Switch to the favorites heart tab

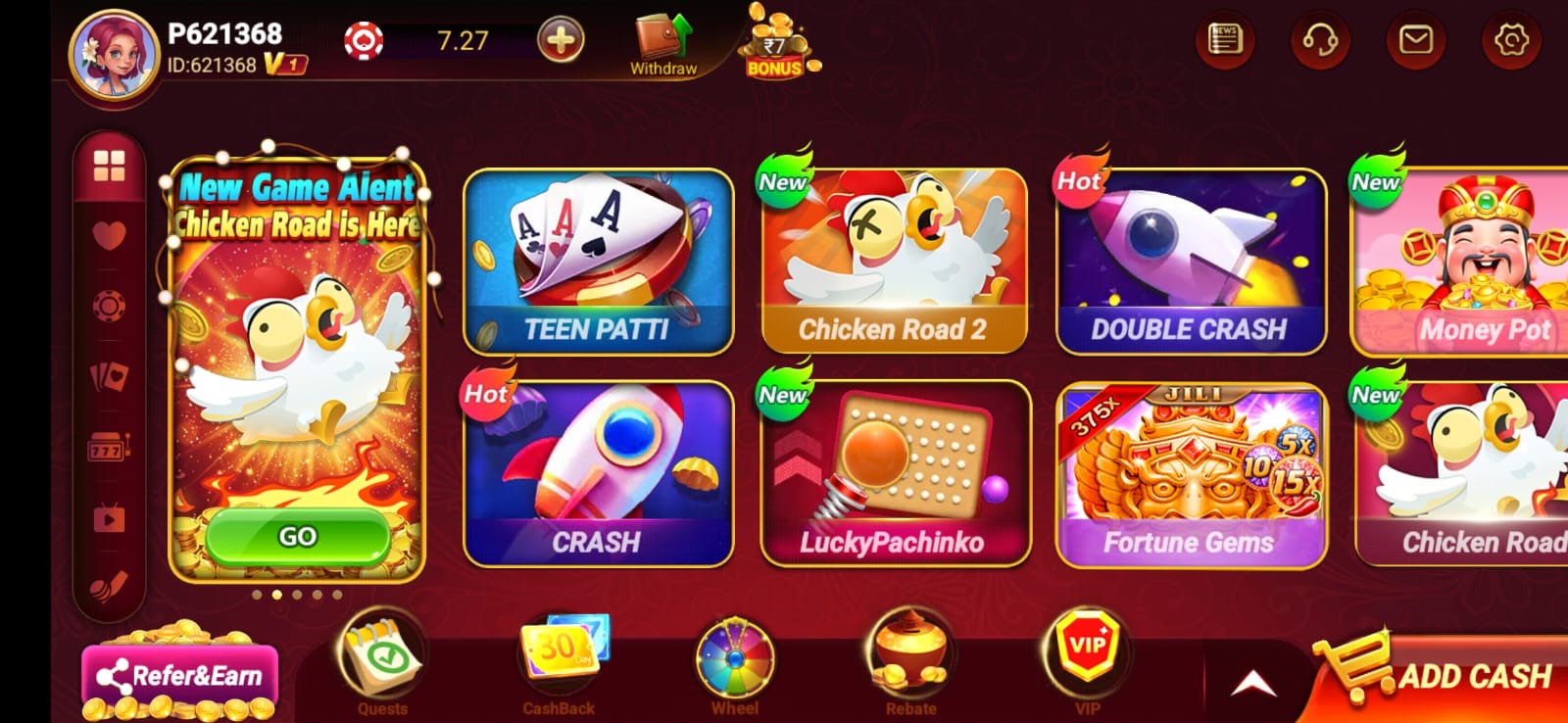(109, 235)
